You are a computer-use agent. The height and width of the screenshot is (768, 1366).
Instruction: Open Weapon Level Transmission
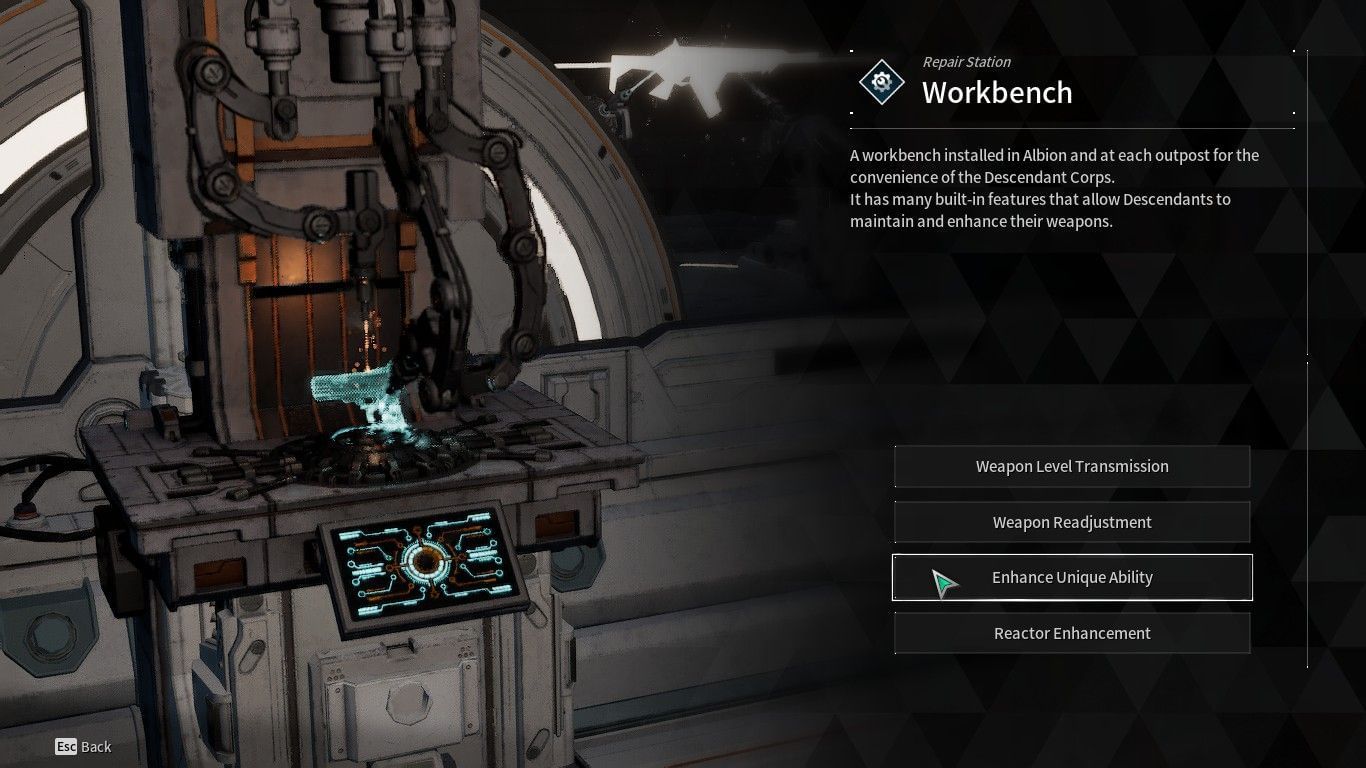(x=1072, y=466)
